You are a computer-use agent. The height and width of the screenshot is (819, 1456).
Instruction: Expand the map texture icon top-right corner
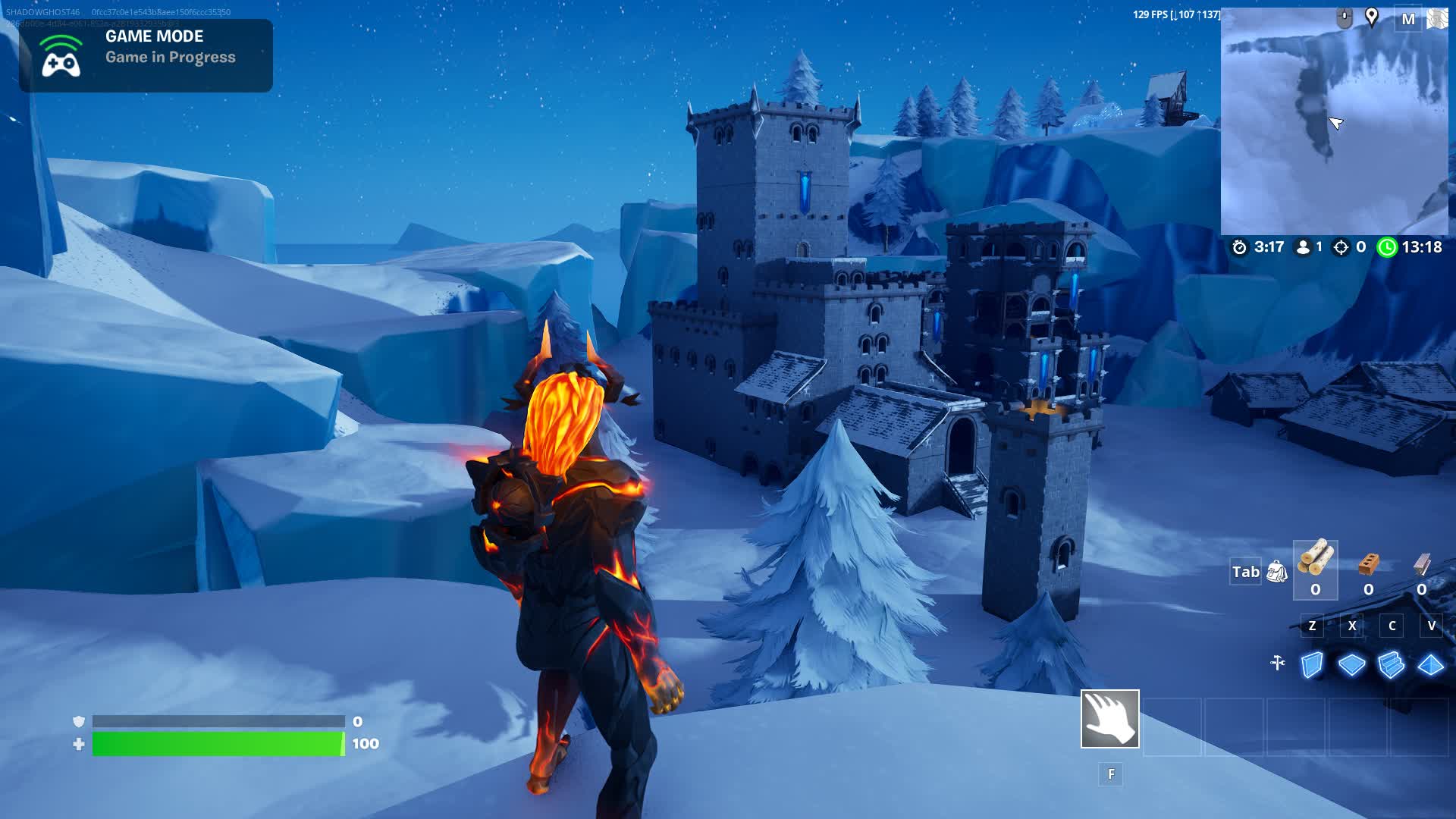click(1436, 18)
